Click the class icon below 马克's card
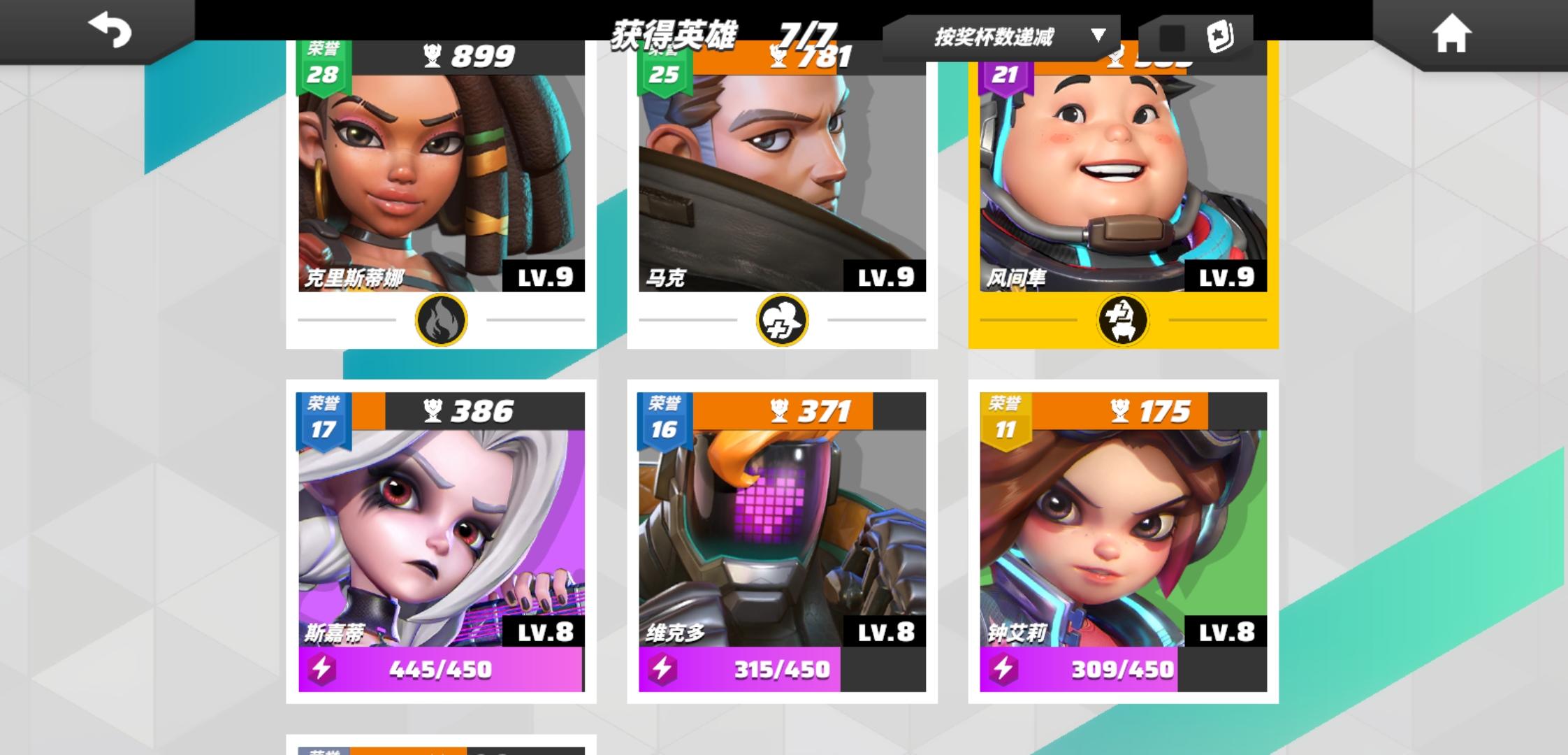Screen dimensions: 1568x755 (x=783, y=319)
